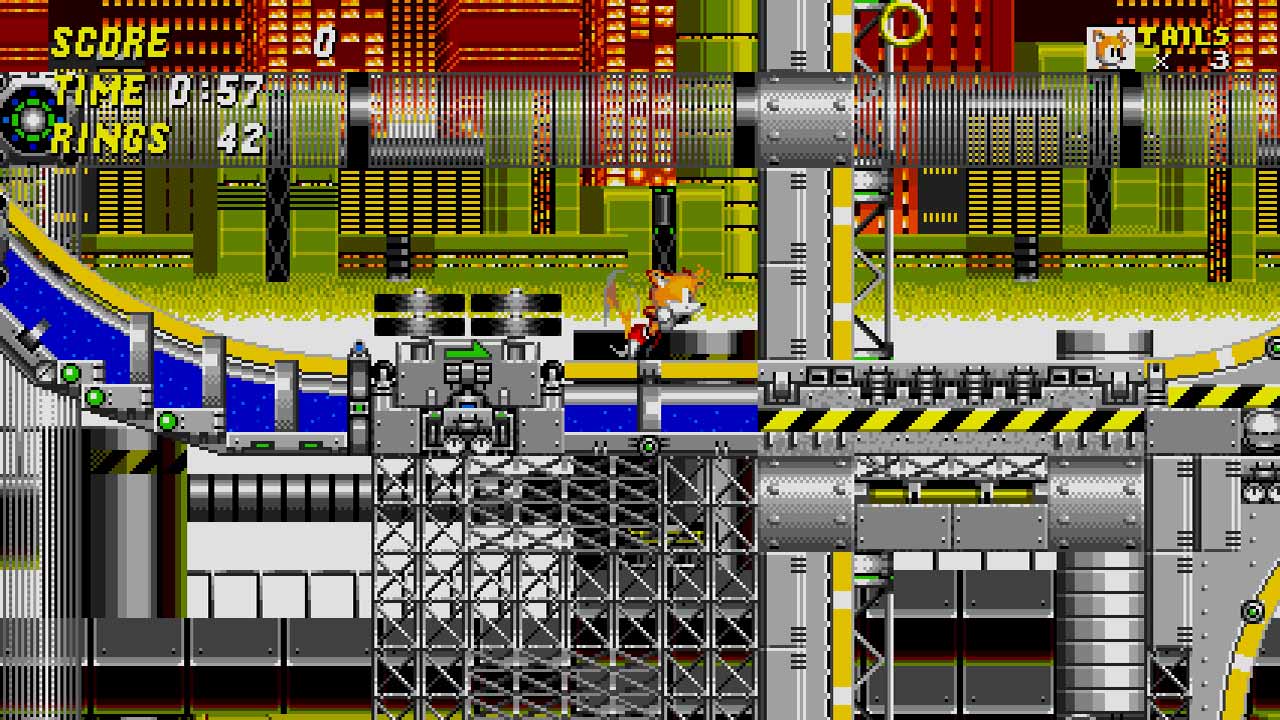Click the green arrow launch button on the machine
The image size is (1280, 720).
click(x=468, y=350)
